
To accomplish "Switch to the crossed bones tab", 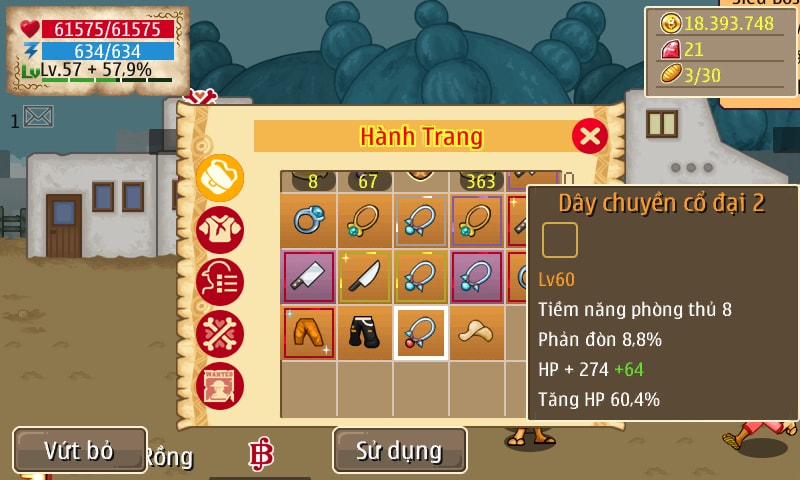I will point(220,334).
